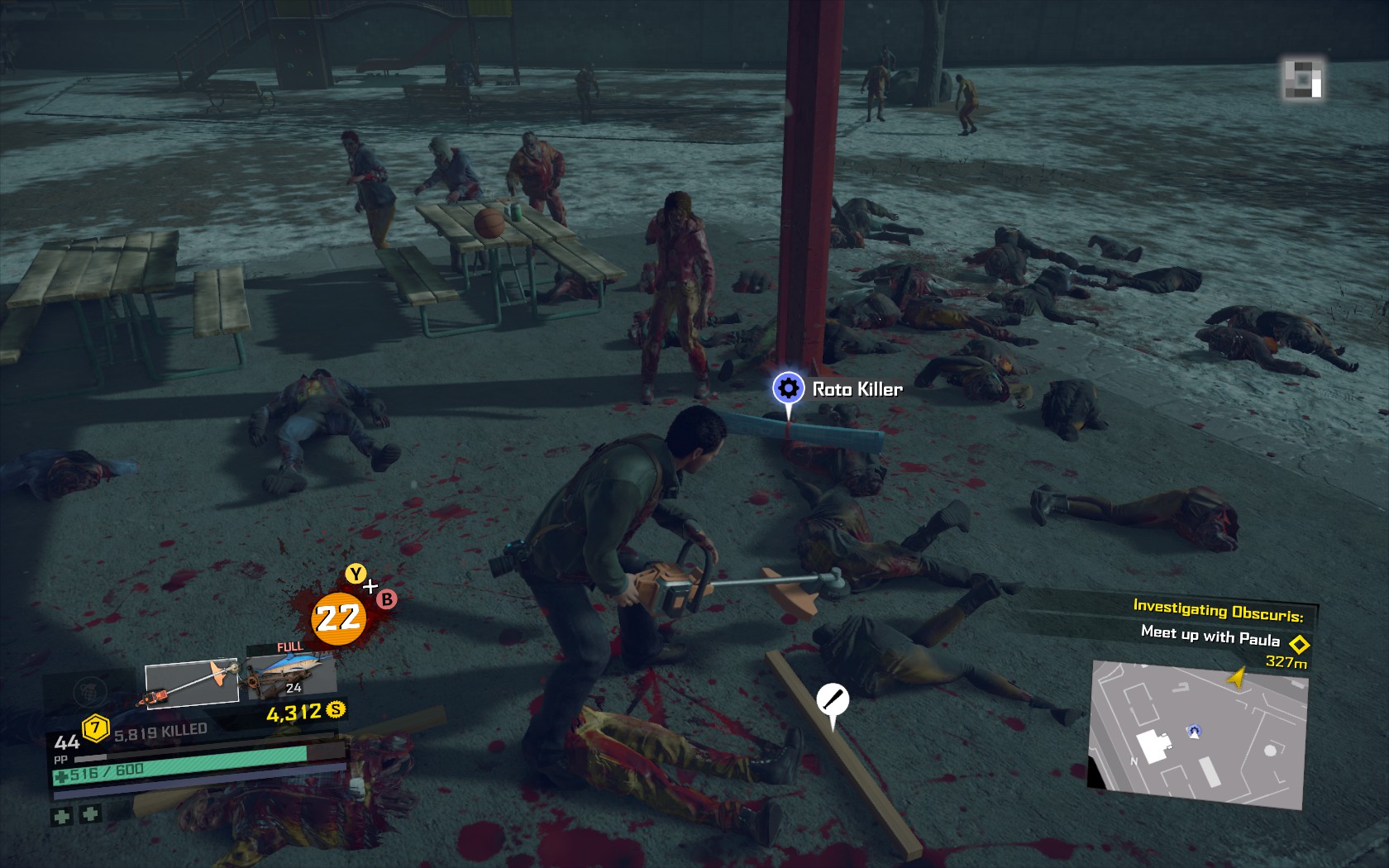This screenshot has width=1389, height=868.
Task: Click the empty grenade throwable slot
Action: (x=90, y=689)
